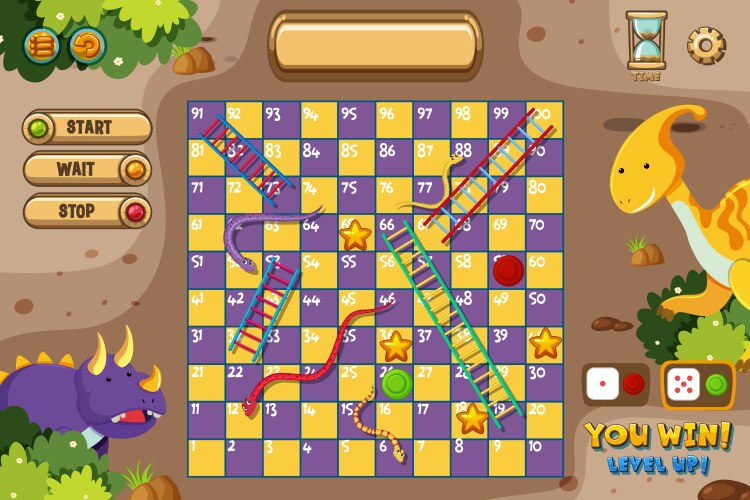Open the settings gear icon

tap(705, 45)
